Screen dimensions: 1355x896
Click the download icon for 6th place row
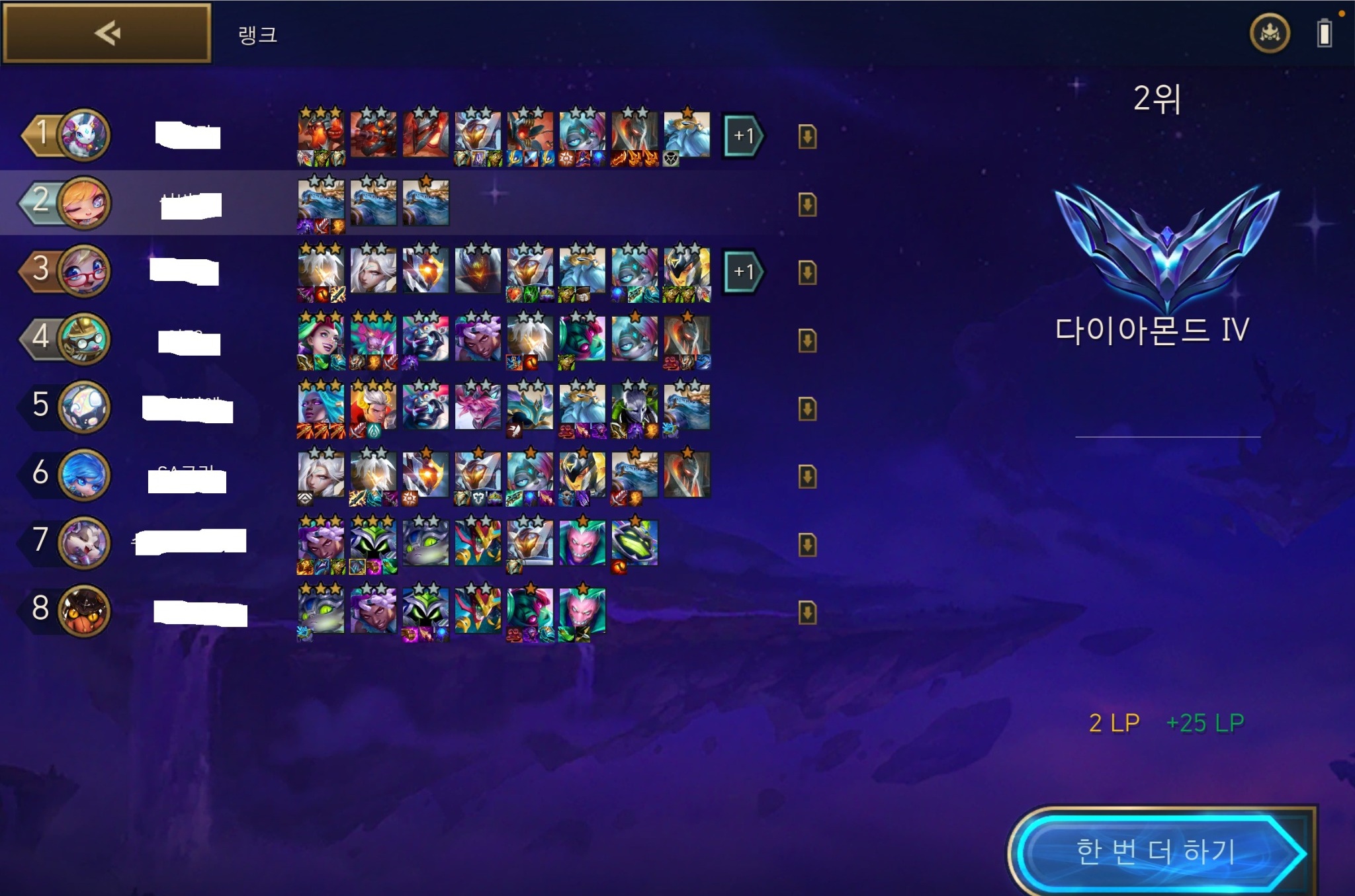(x=807, y=476)
